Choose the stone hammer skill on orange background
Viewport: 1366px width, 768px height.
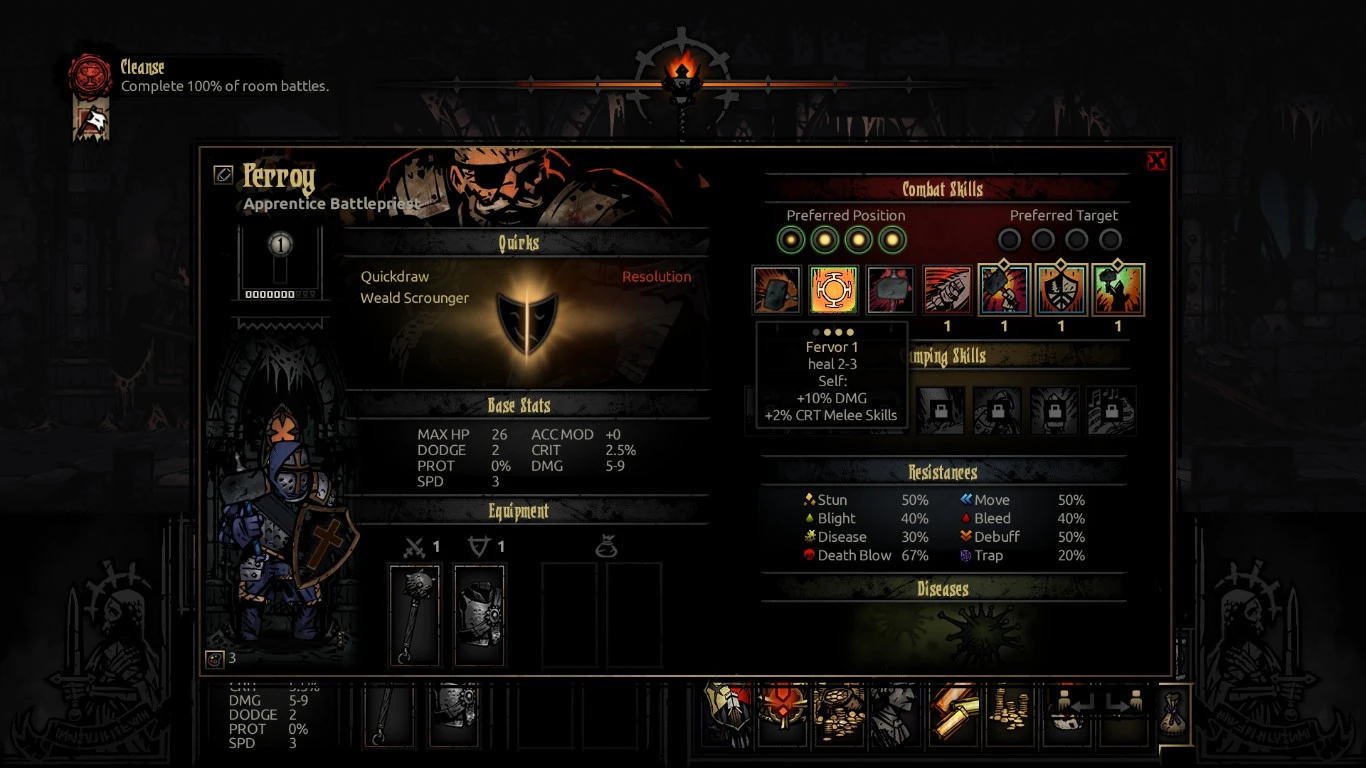[777, 290]
